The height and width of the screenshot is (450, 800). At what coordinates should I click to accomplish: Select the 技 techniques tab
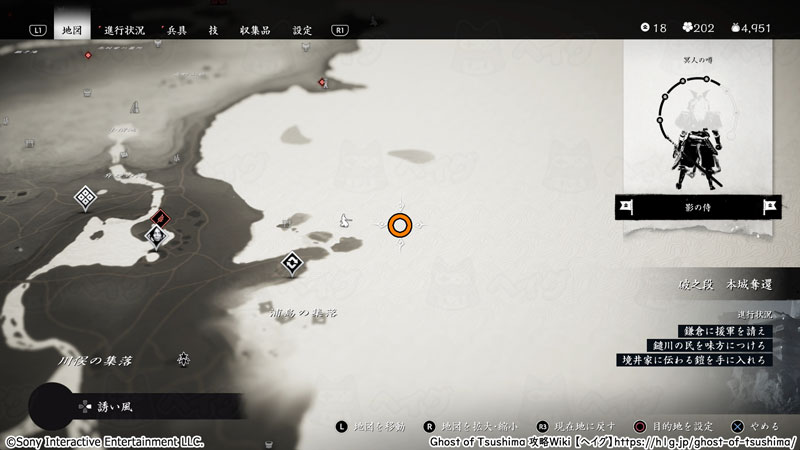click(x=213, y=30)
